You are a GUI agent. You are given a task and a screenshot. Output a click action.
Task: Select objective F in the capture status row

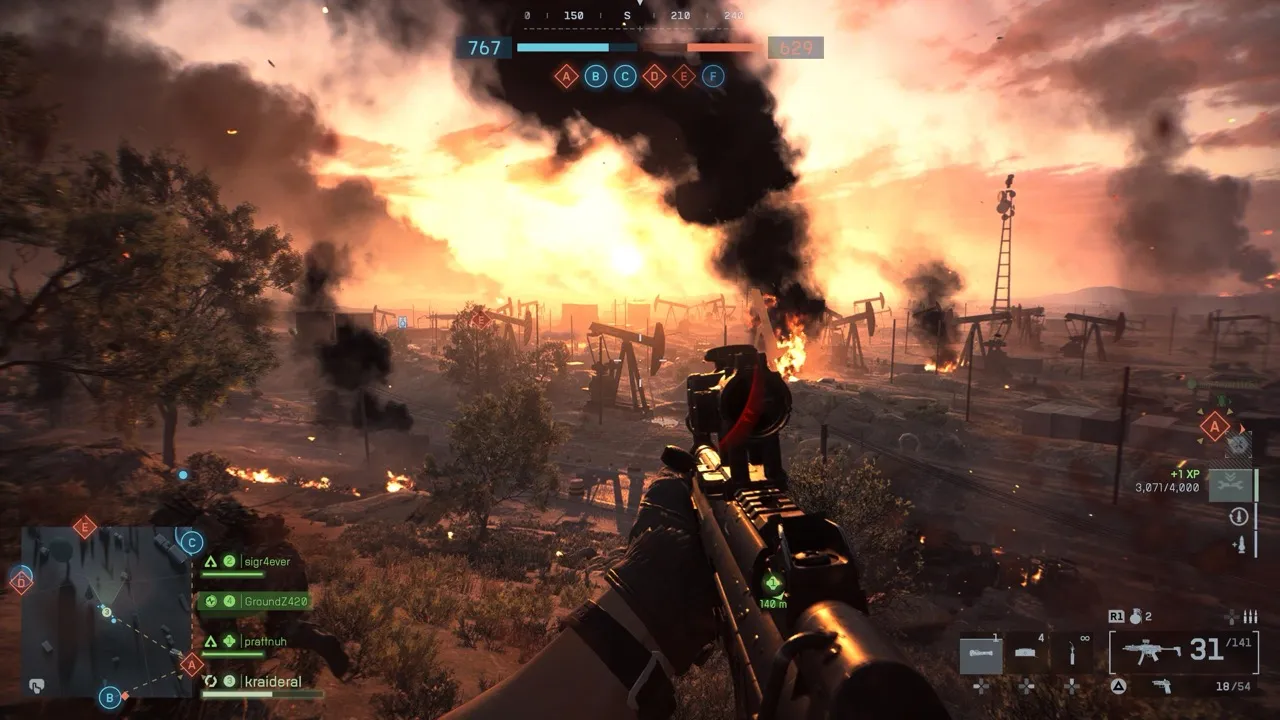coord(713,76)
